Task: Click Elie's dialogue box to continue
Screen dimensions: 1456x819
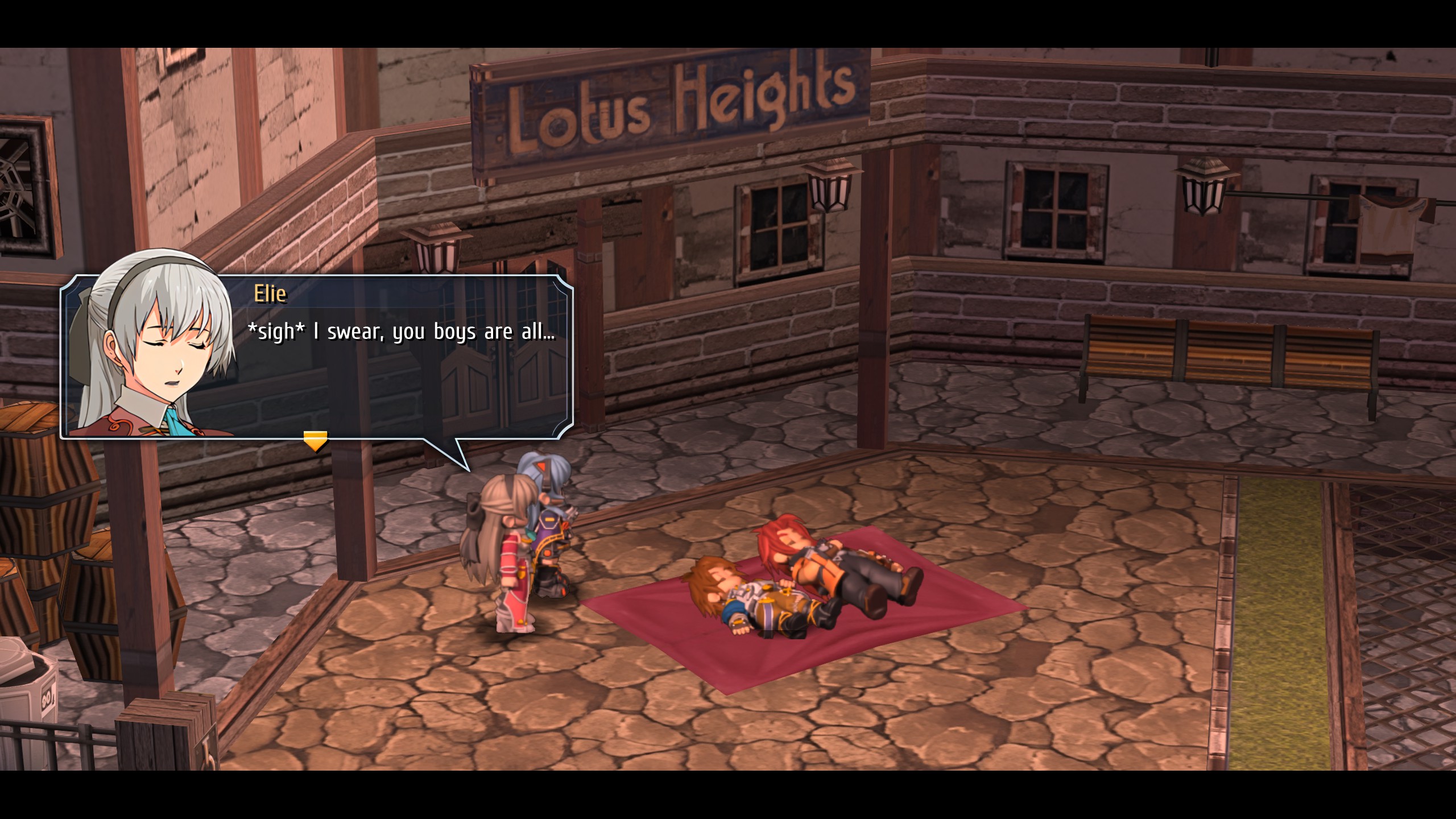Action: click(x=398, y=364)
